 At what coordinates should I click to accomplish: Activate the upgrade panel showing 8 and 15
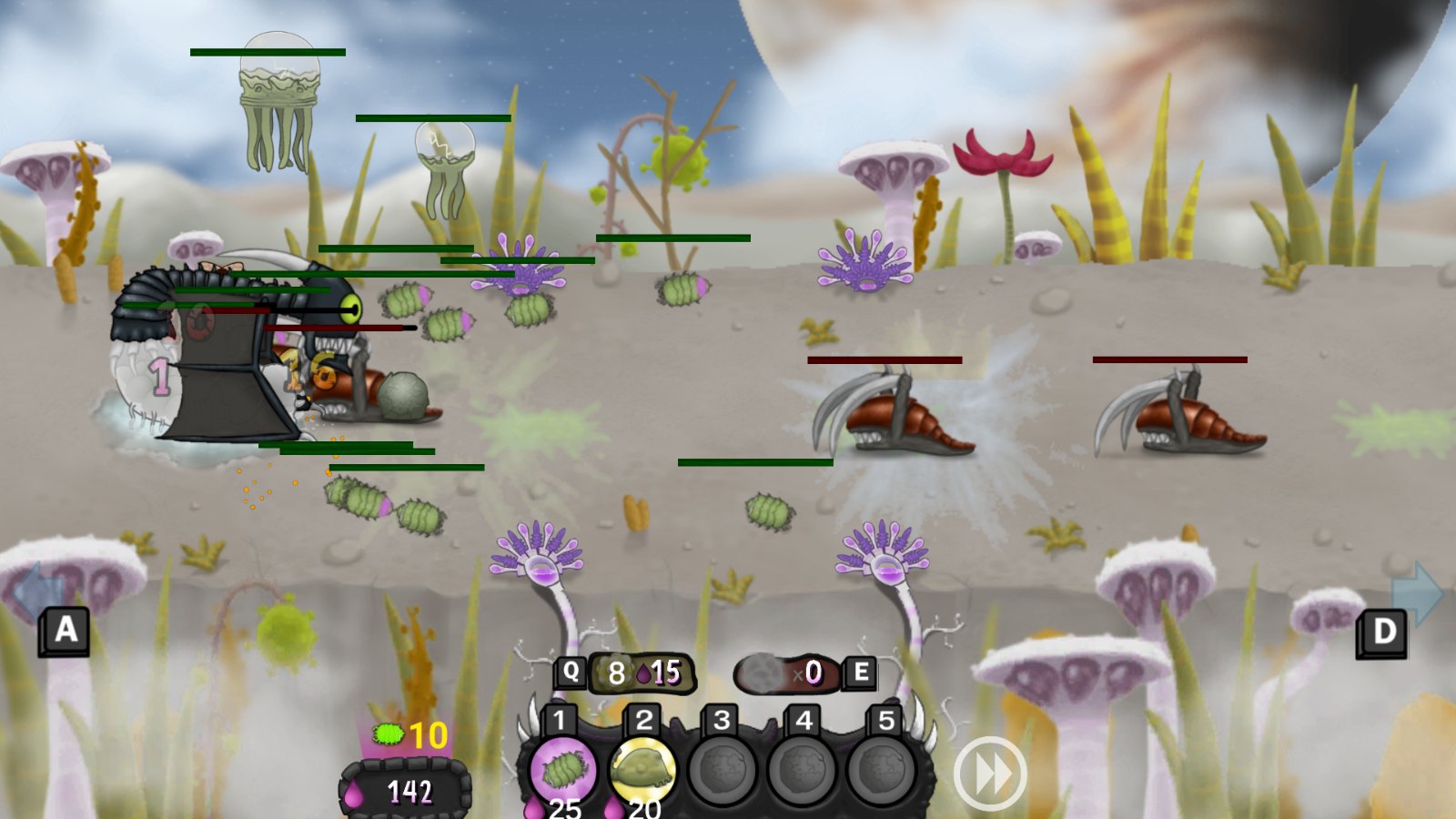coord(642,673)
